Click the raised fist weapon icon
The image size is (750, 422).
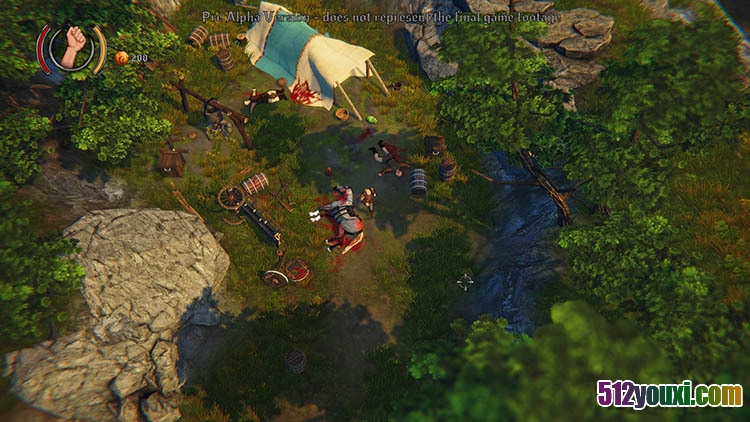pos(72,47)
